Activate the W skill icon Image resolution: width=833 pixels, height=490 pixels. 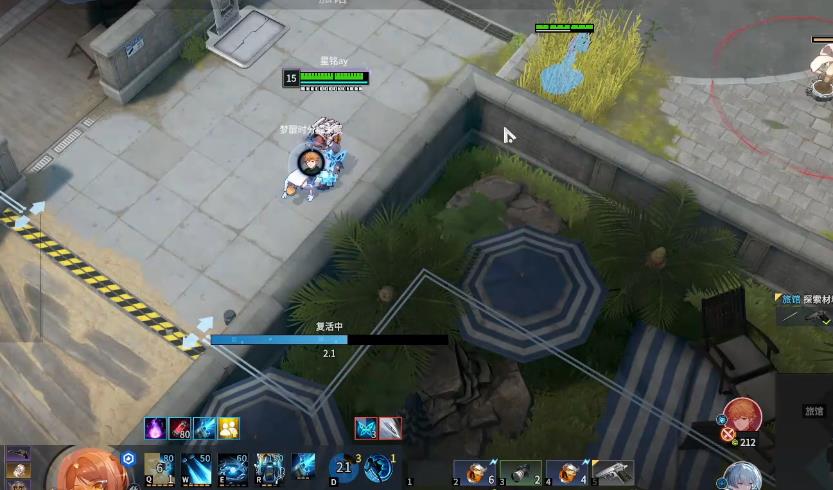[x=196, y=466]
